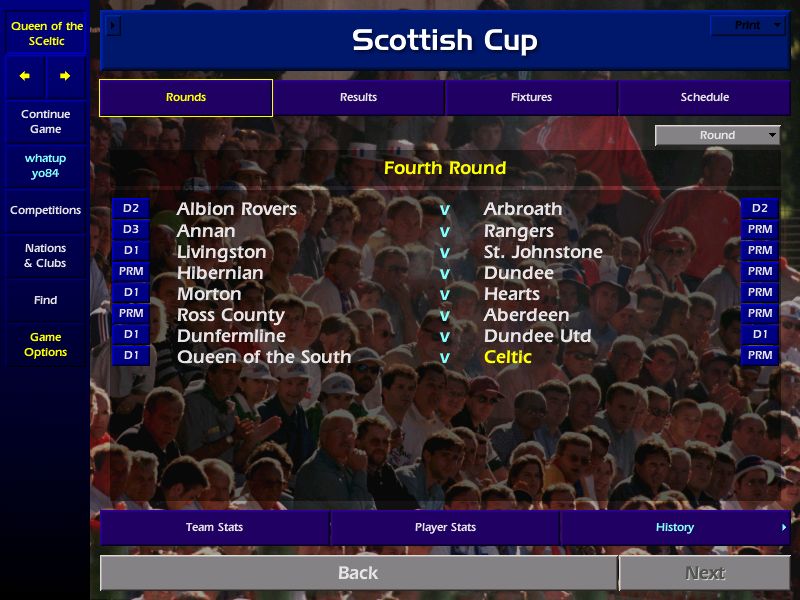Open the Fixtures tab
Viewport: 800px width, 600px height.
pyautogui.click(x=531, y=97)
